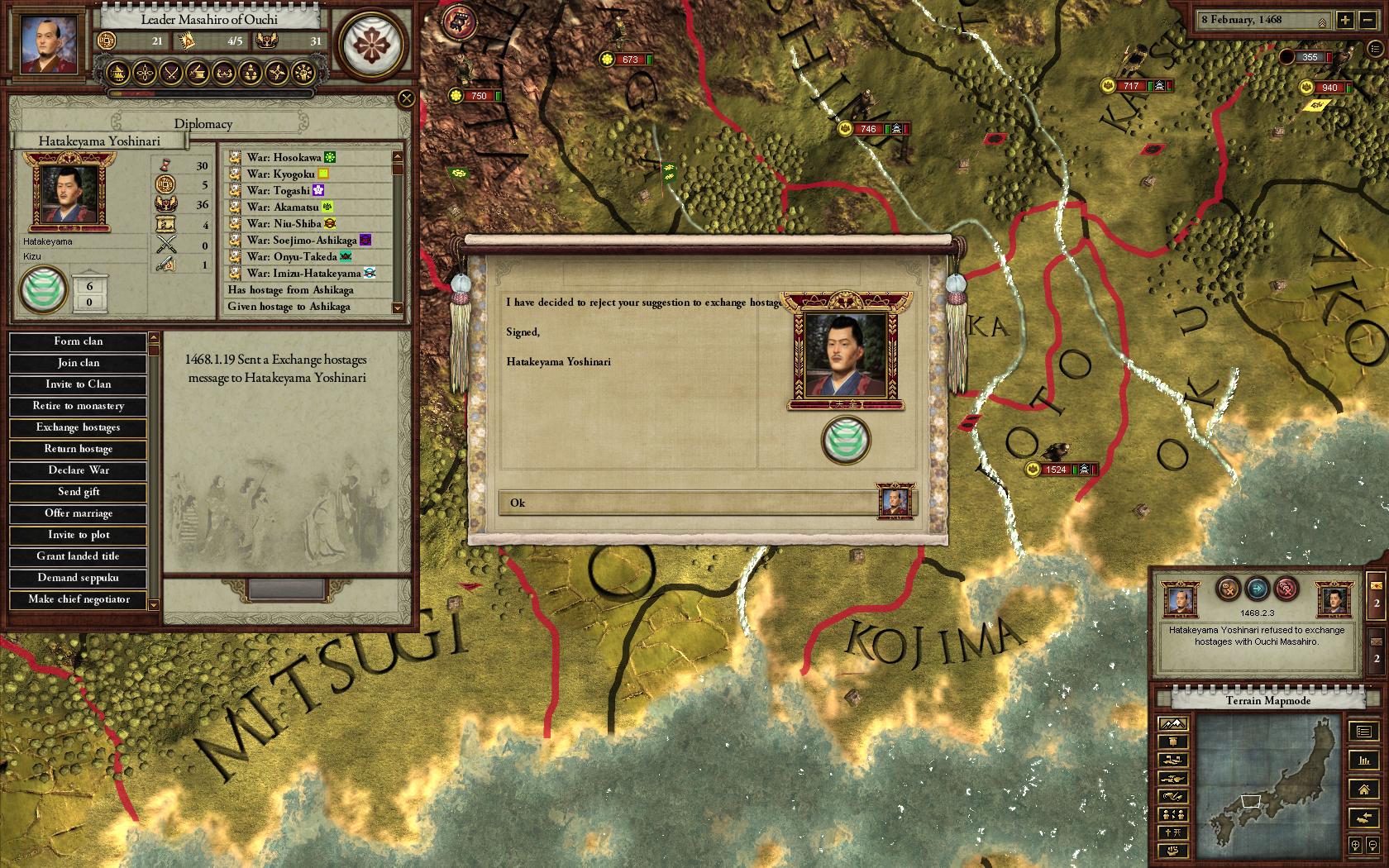Confirm the rejection message with Ok
This screenshot has height=868, width=1389.
(688, 503)
